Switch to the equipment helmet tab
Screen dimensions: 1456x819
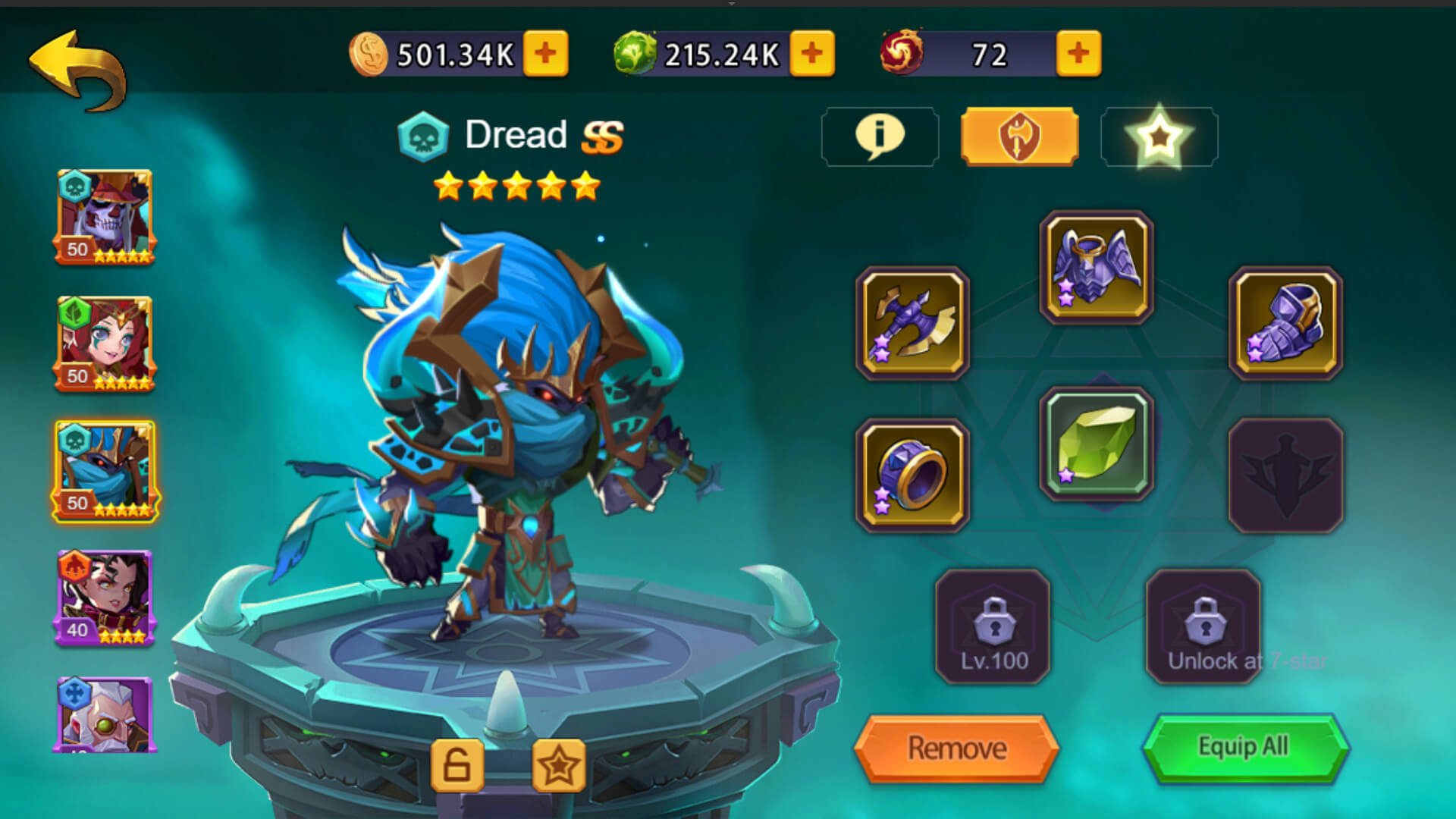tap(1019, 136)
